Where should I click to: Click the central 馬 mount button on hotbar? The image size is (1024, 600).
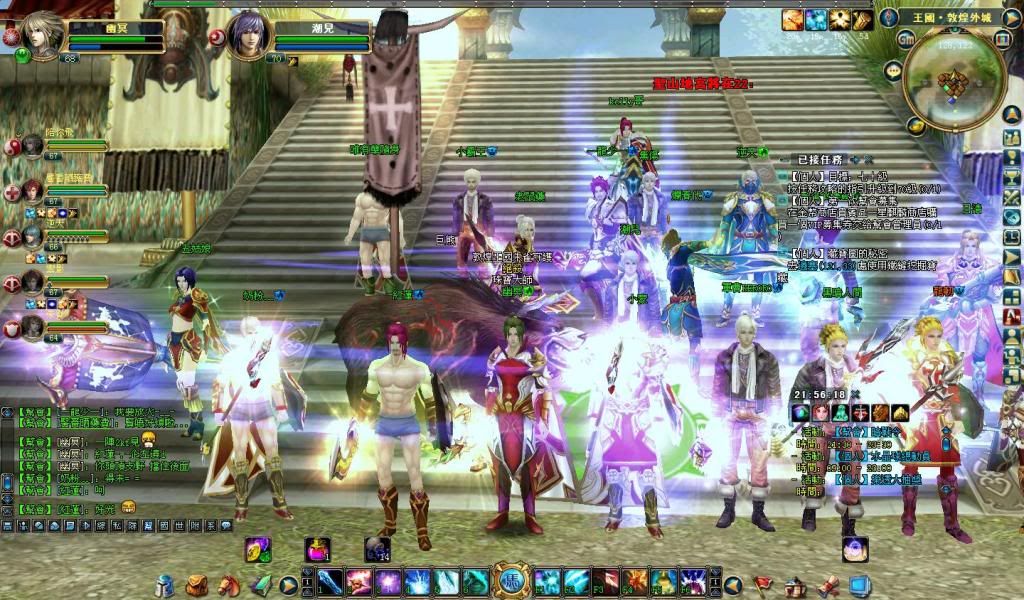click(511, 581)
